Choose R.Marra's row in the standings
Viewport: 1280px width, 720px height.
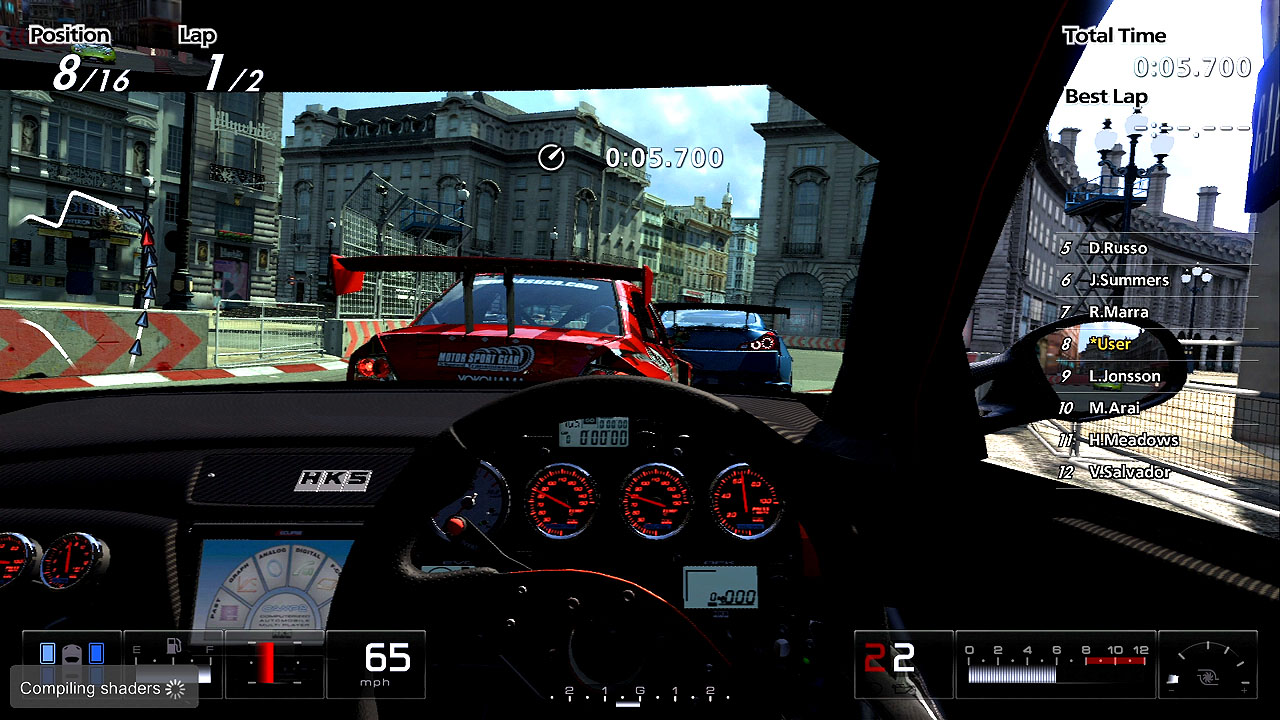1117,312
